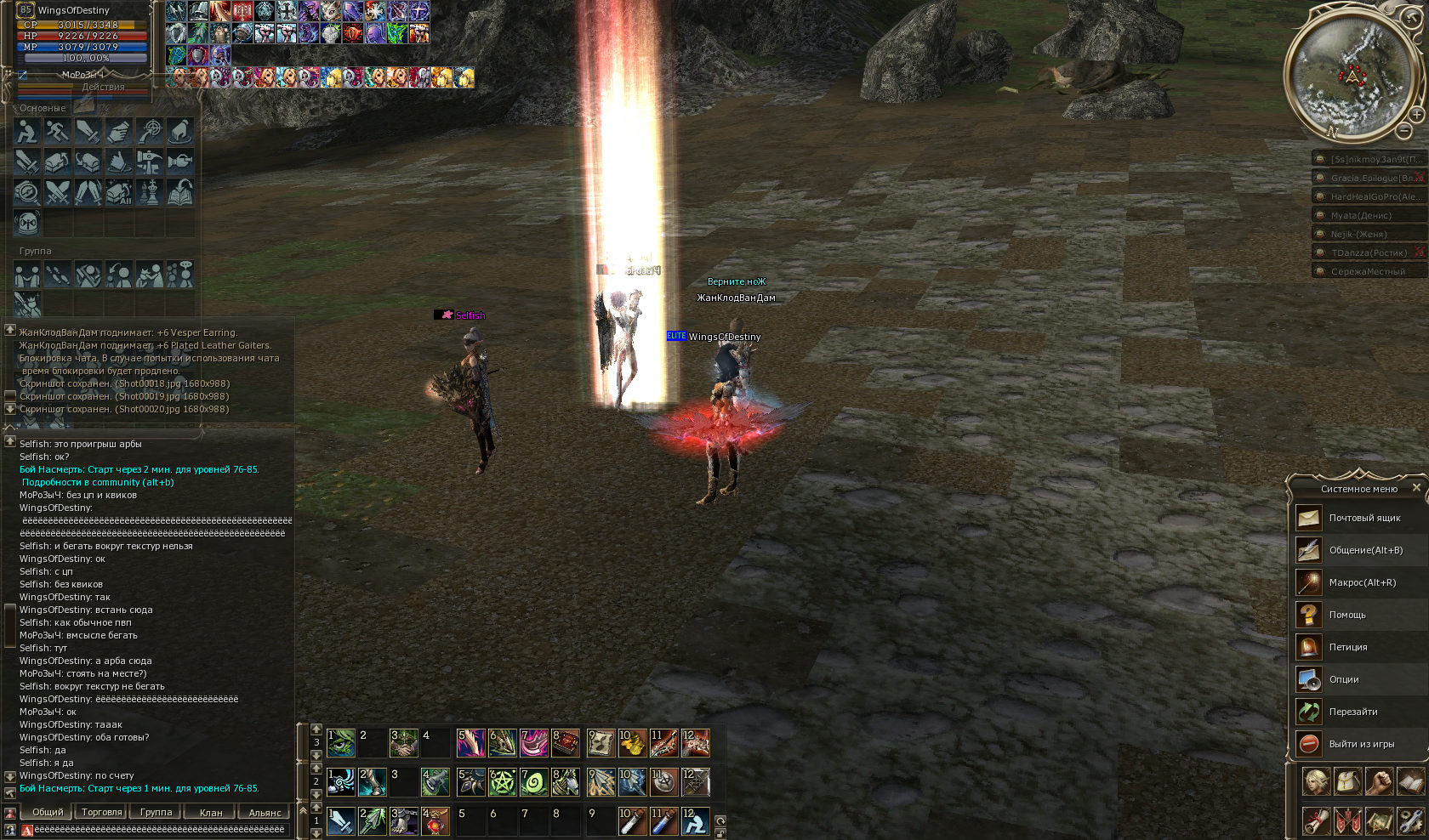Image resolution: width=1429 pixels, height=840 pixels.
Task: Zoom out the minimap with minus button
Action: click(x=1404, y=131)
